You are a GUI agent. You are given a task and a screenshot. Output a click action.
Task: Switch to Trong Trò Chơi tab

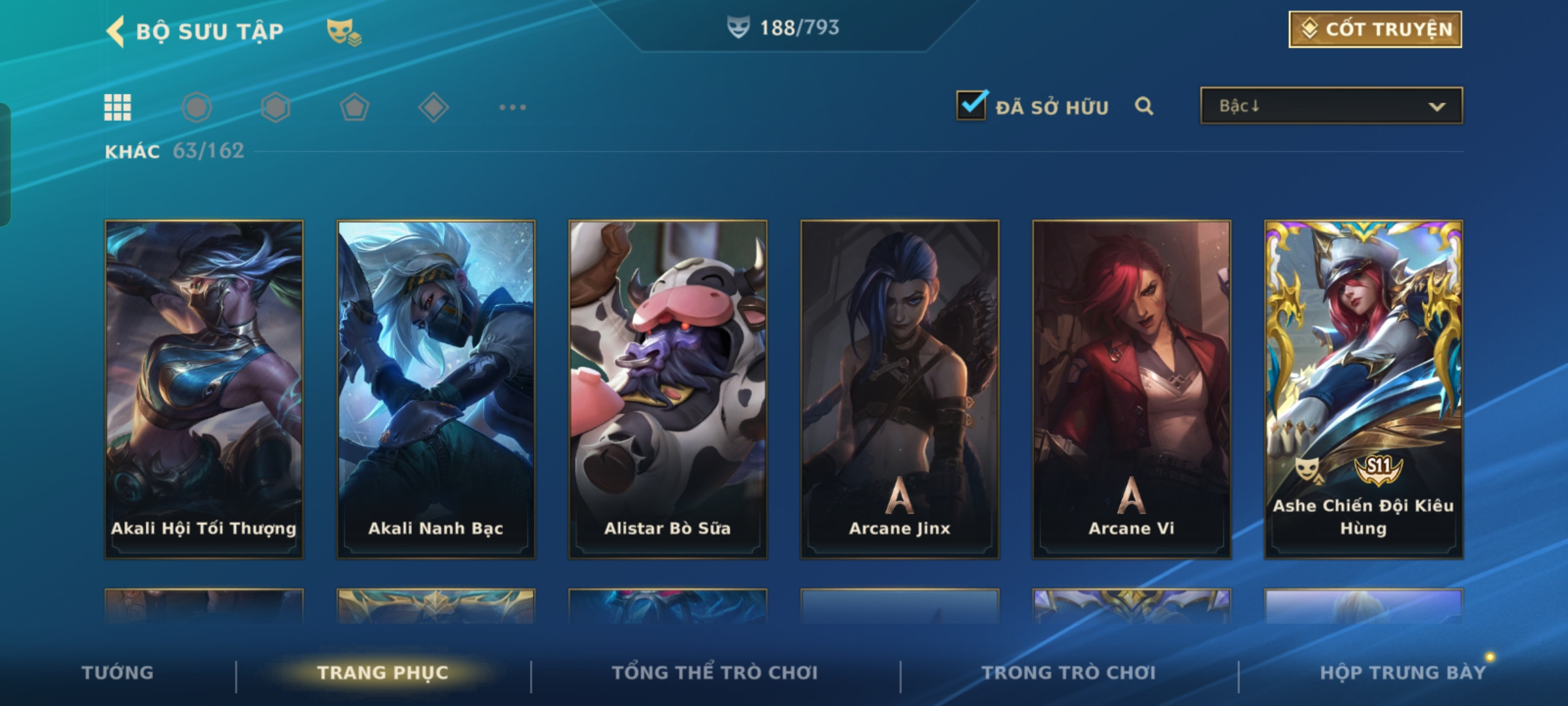(1069, 673)
